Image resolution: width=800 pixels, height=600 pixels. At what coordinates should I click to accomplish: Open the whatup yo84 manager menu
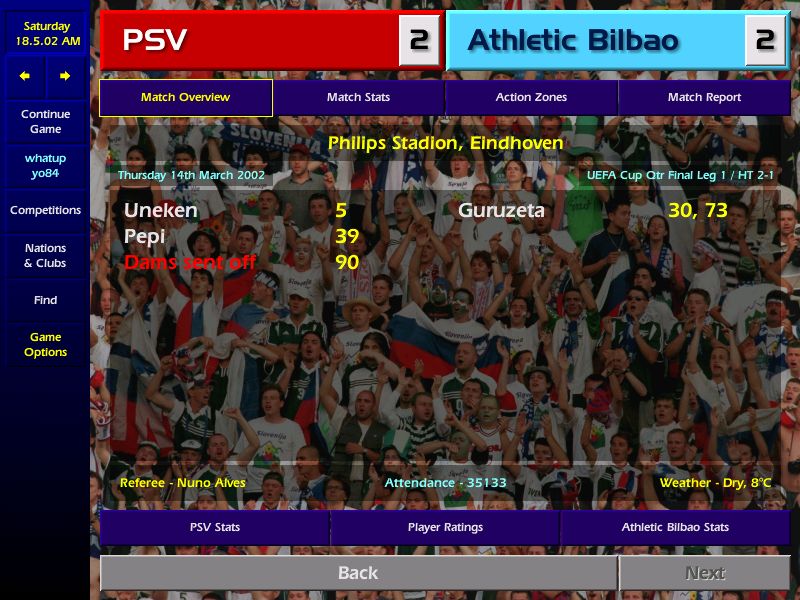[45, 166]
